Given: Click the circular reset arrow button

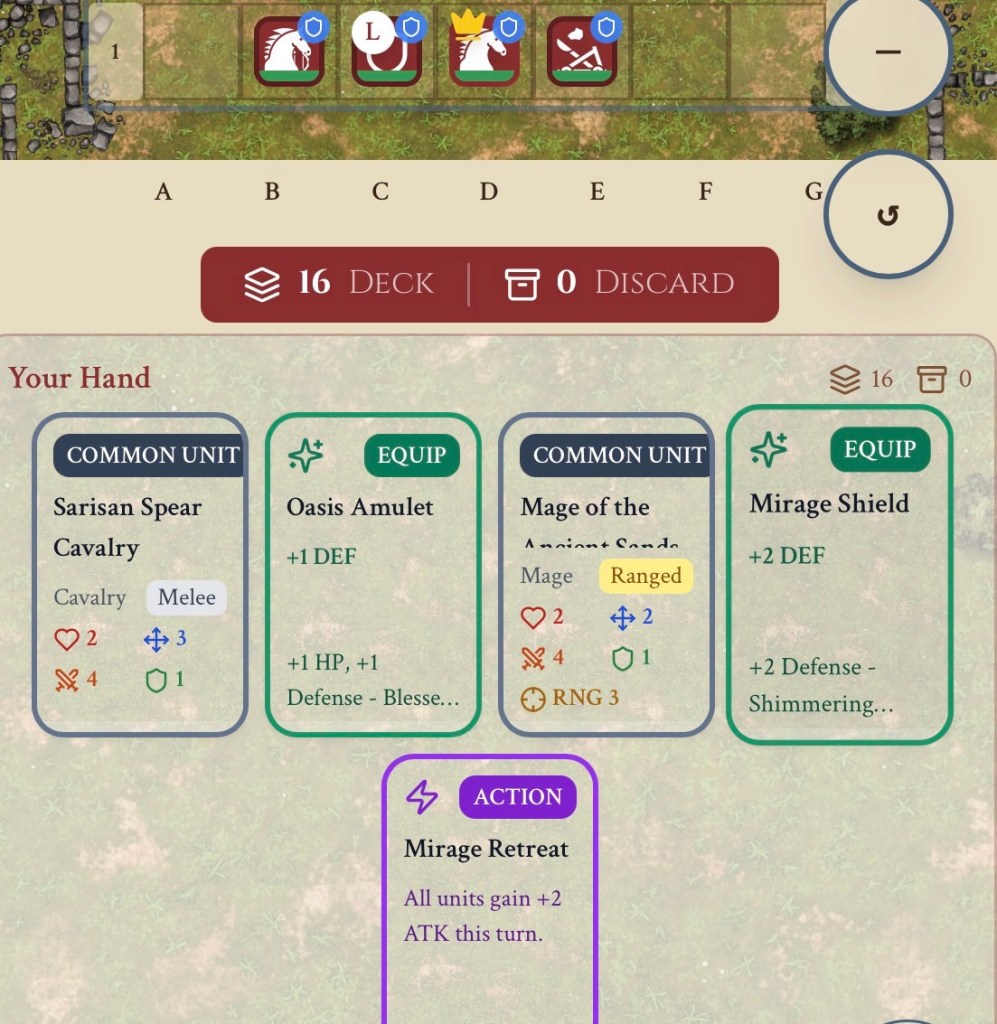Looking at the screenshot, I should 888,215.
